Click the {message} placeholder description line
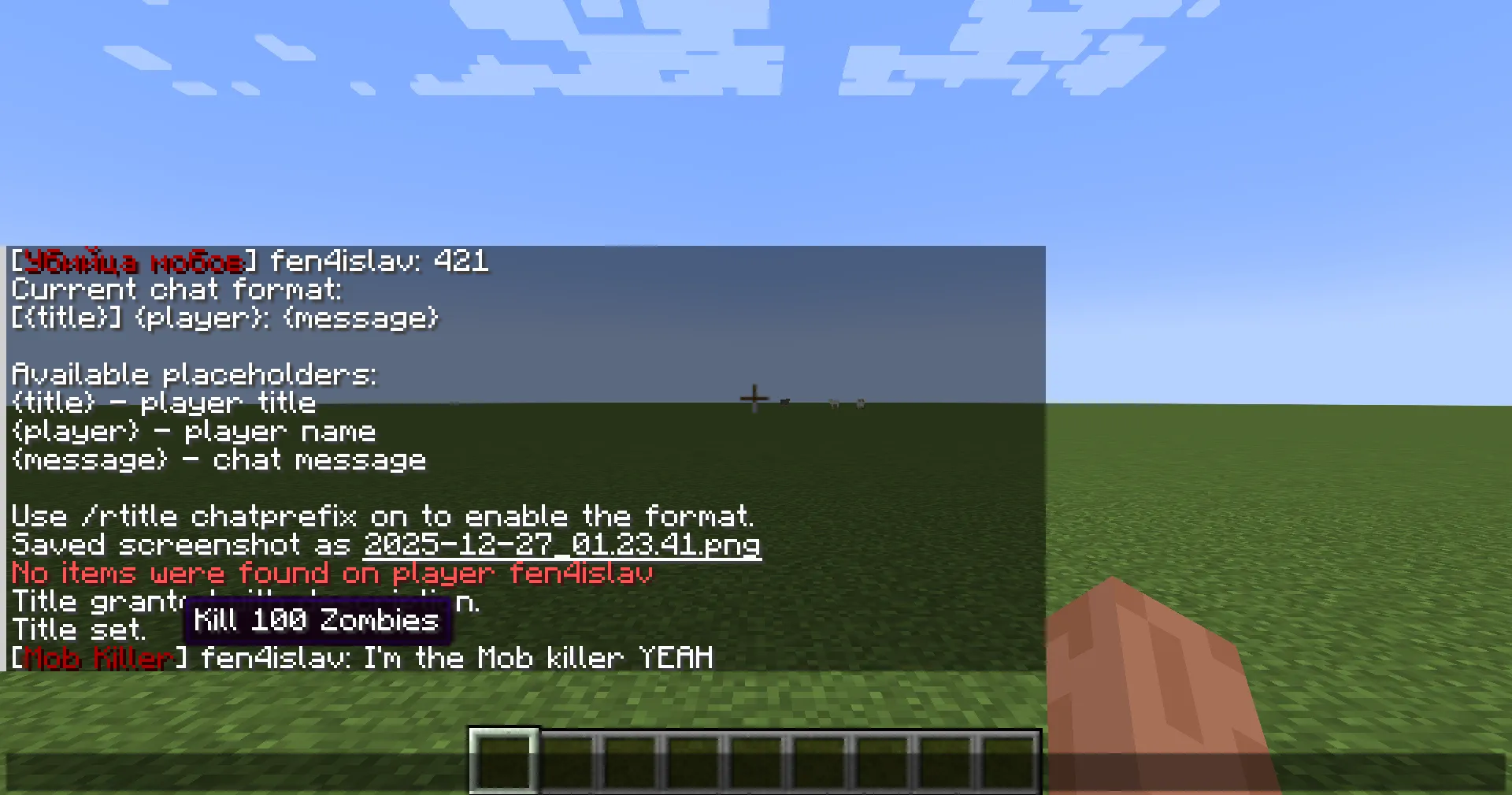Screen dimensions: 1512x795 pos(218,459)
